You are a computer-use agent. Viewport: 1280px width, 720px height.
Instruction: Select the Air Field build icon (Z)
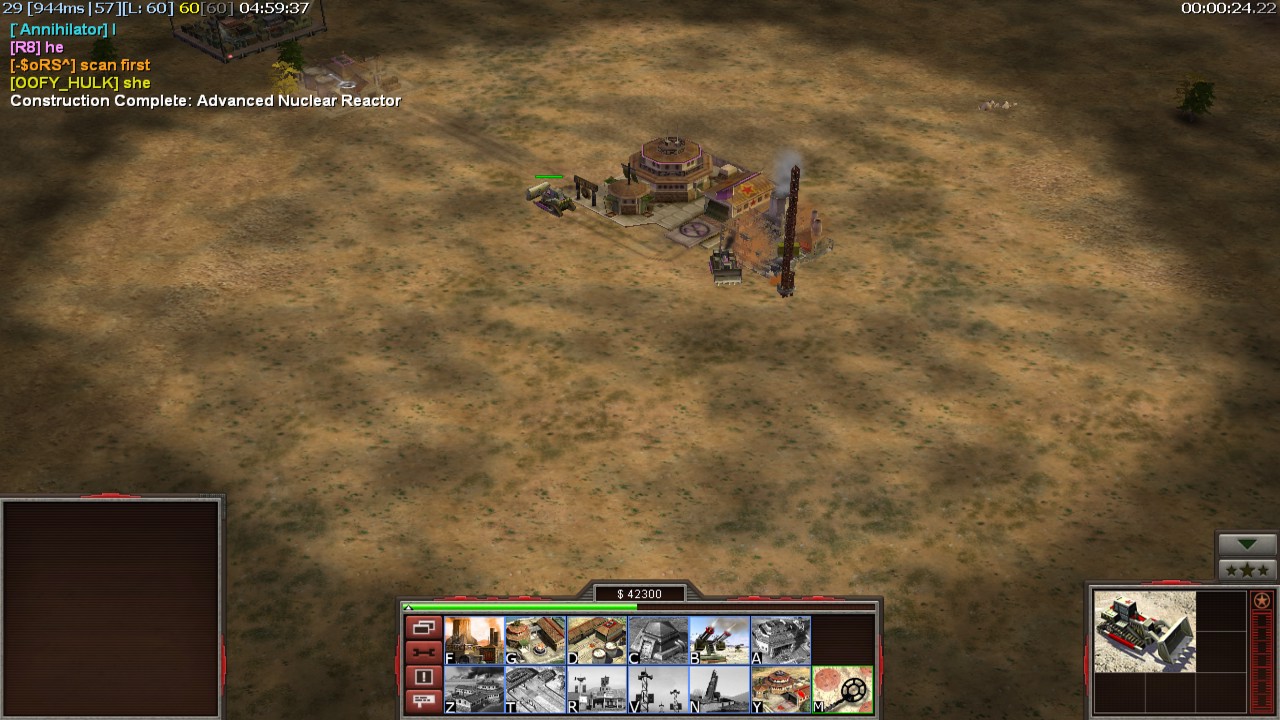coord(474,689)
